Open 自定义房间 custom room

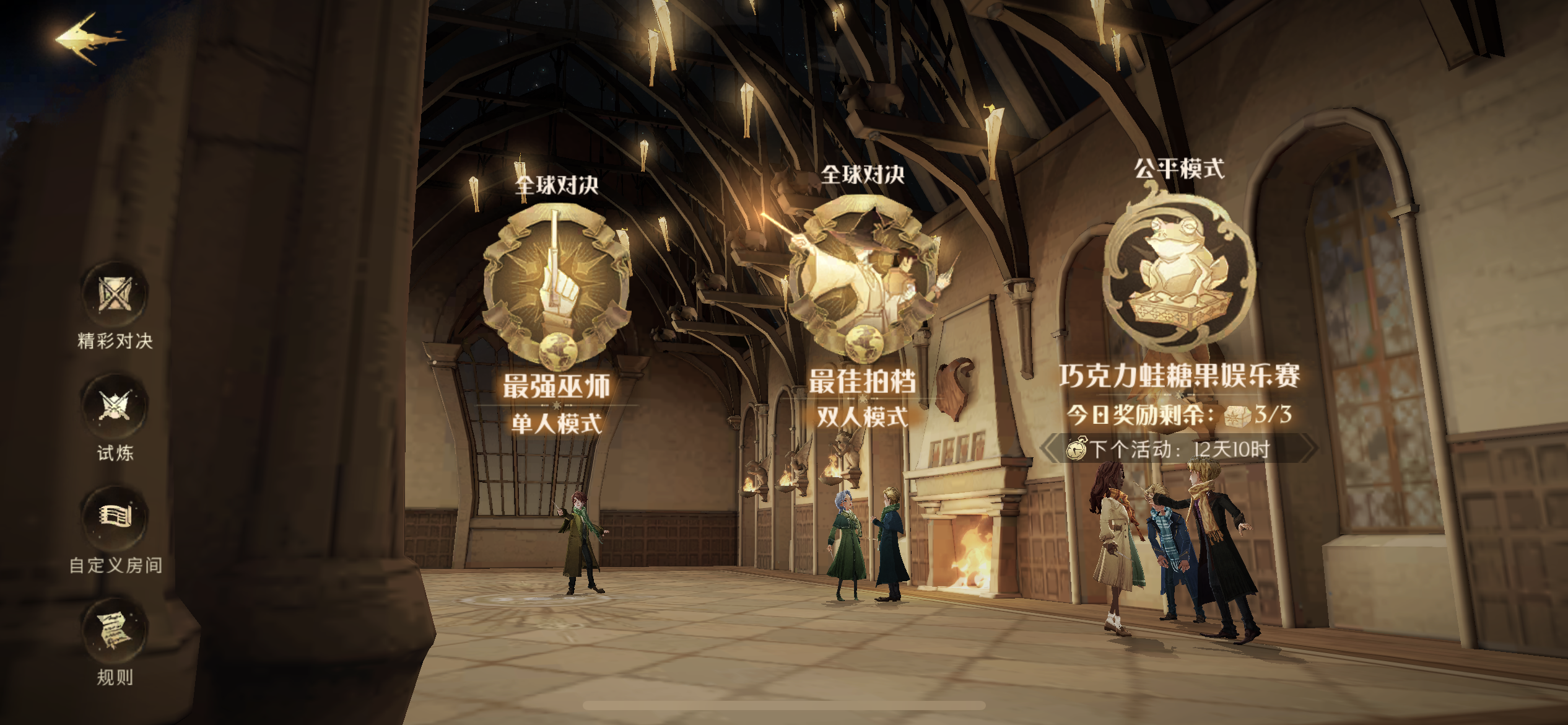(x=115, y=518)
